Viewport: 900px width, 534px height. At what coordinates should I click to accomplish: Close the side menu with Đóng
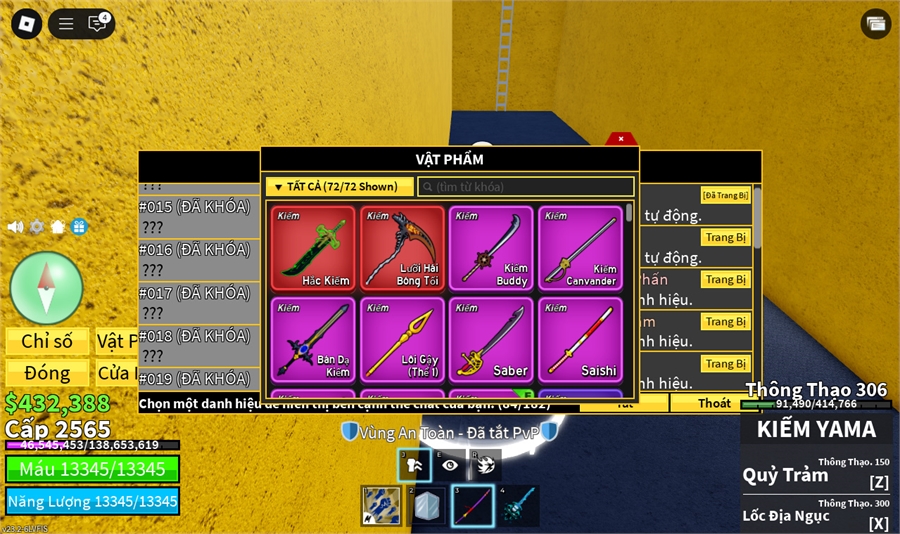(x=47, y=373)
